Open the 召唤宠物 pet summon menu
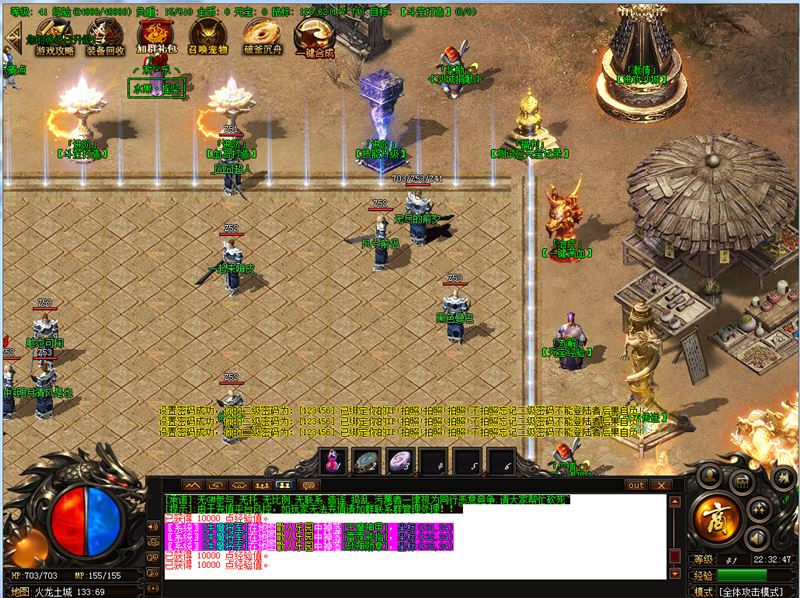This screenshot has width=800, height=598. tap(208, 36)
